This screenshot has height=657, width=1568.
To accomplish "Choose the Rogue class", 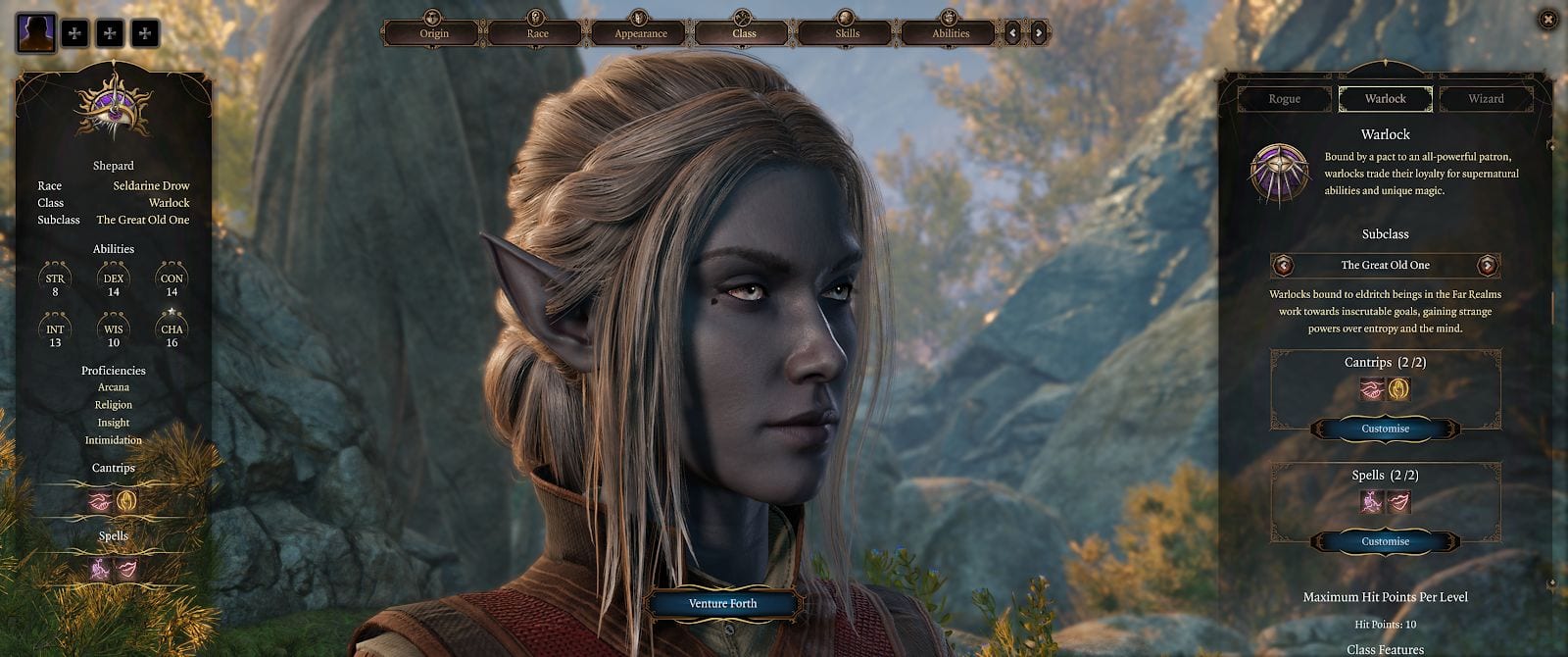I will click(x=1284, y=99).
